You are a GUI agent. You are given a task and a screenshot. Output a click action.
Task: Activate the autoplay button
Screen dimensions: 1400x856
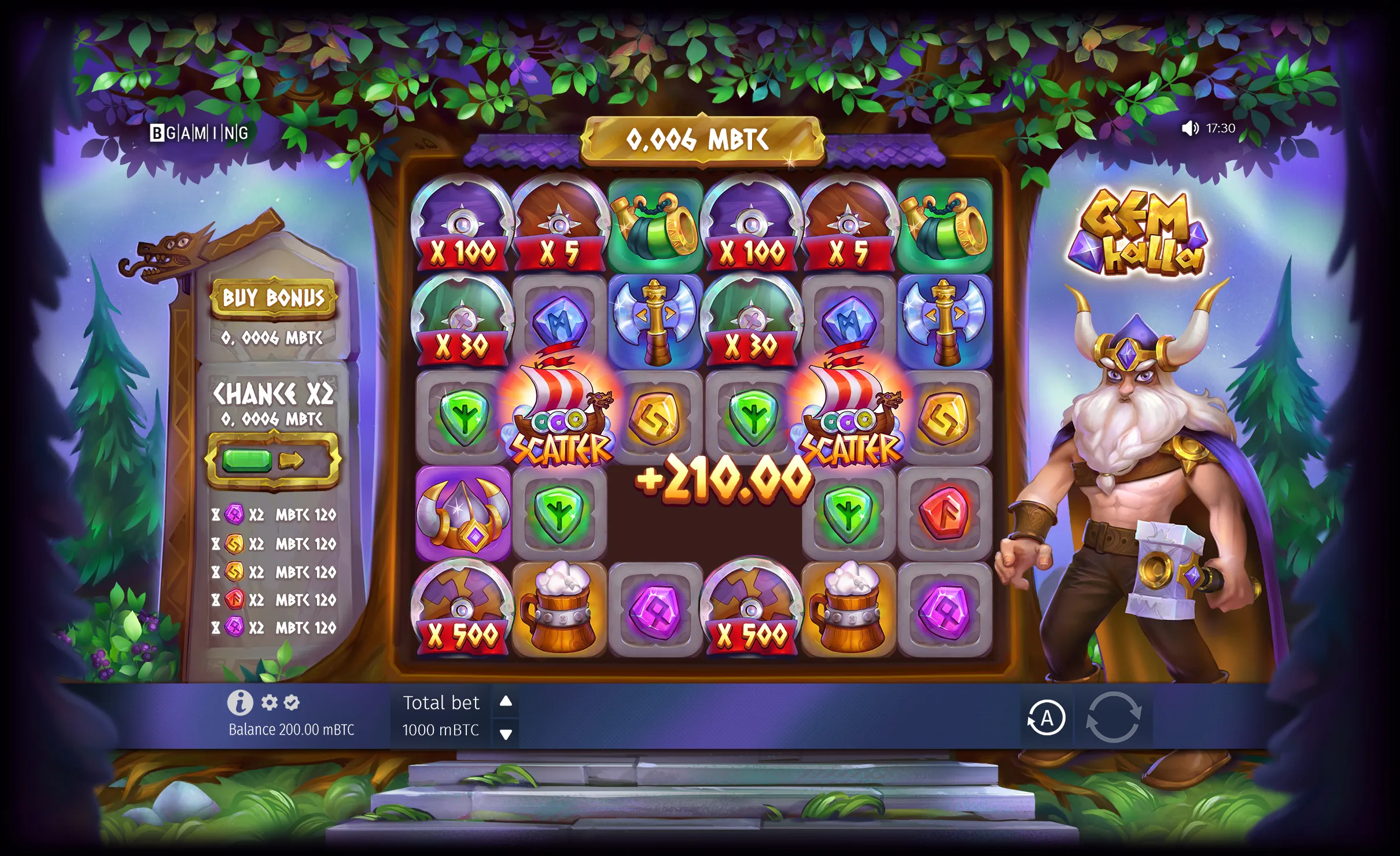pos(1046,718)
